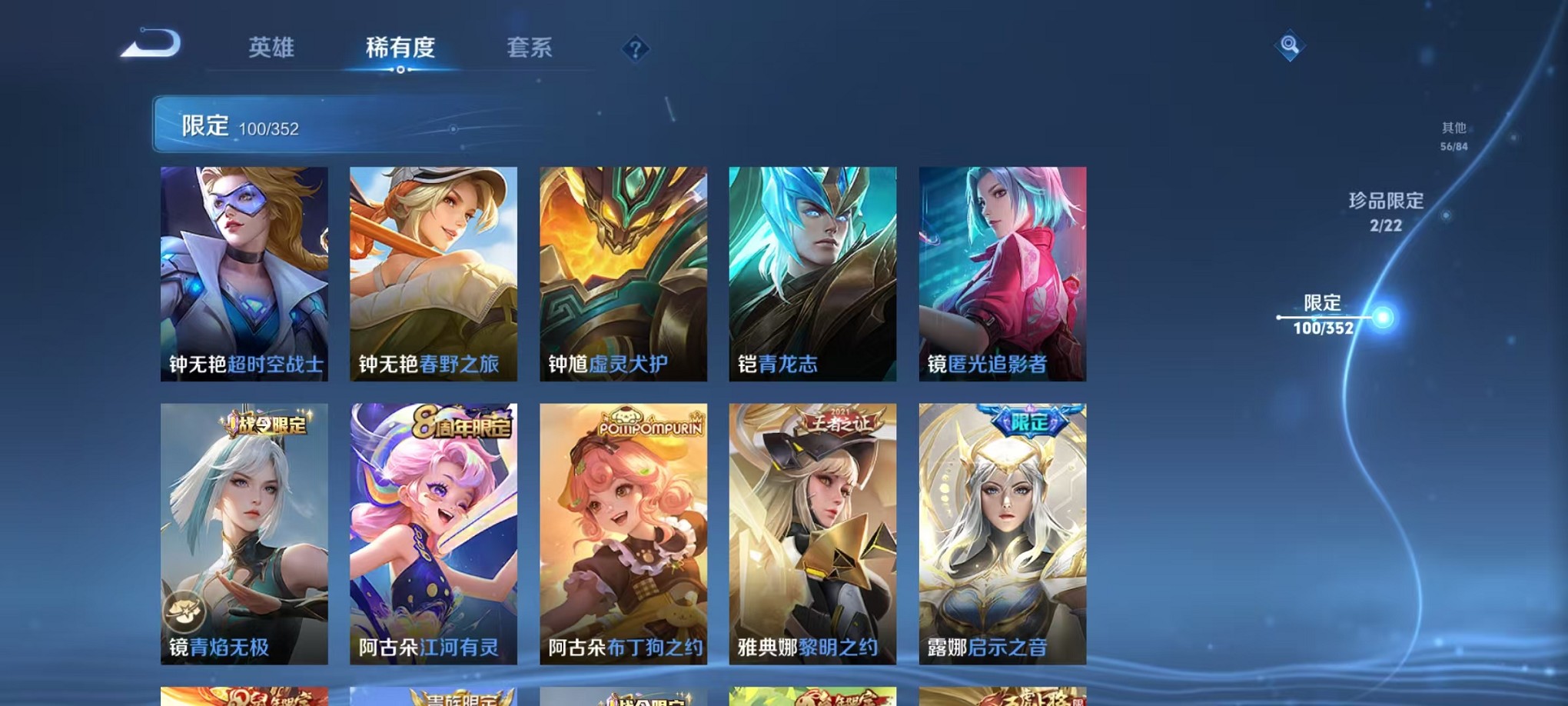Click the magnifier search icon top-right
This screenshot has height=706, width=1568.
click(1289, 46)
